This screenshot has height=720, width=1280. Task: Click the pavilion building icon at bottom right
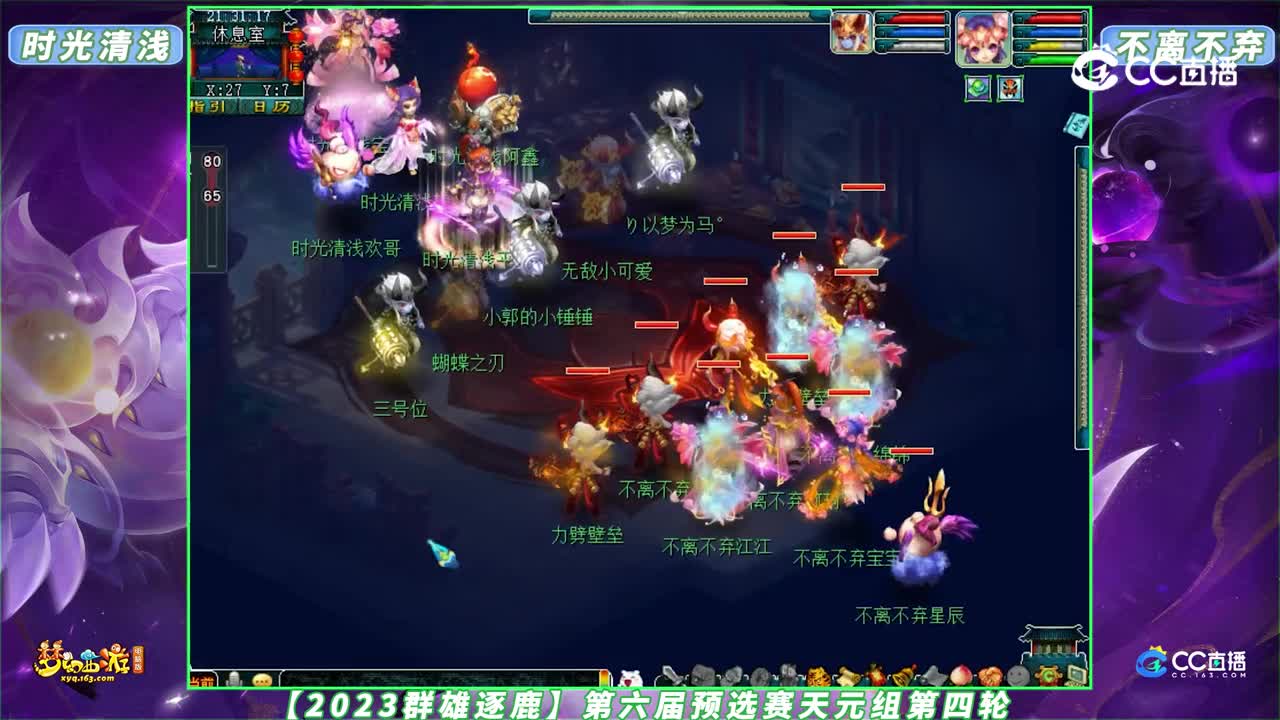[x=1053, y=639]
